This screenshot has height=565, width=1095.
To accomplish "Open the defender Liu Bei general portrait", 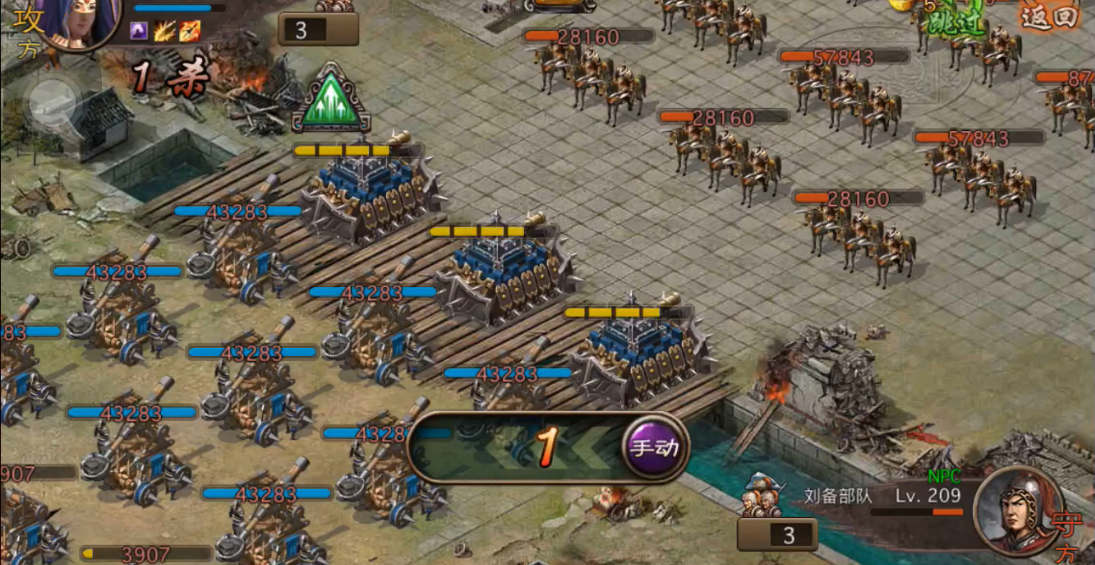I will (1017, 510).
